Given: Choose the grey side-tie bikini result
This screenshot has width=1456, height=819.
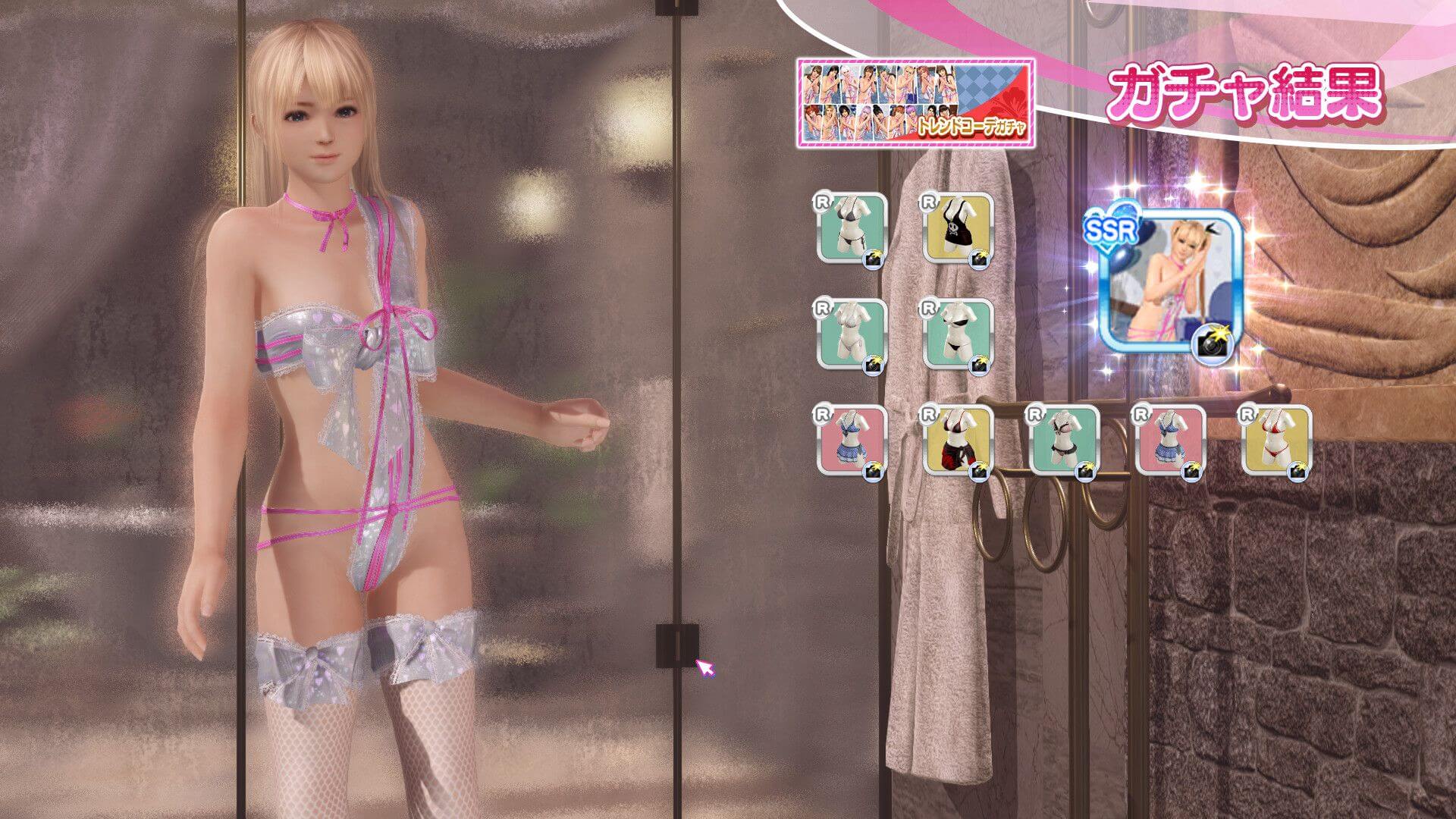Looking at the screenshot, I should 852,229.
